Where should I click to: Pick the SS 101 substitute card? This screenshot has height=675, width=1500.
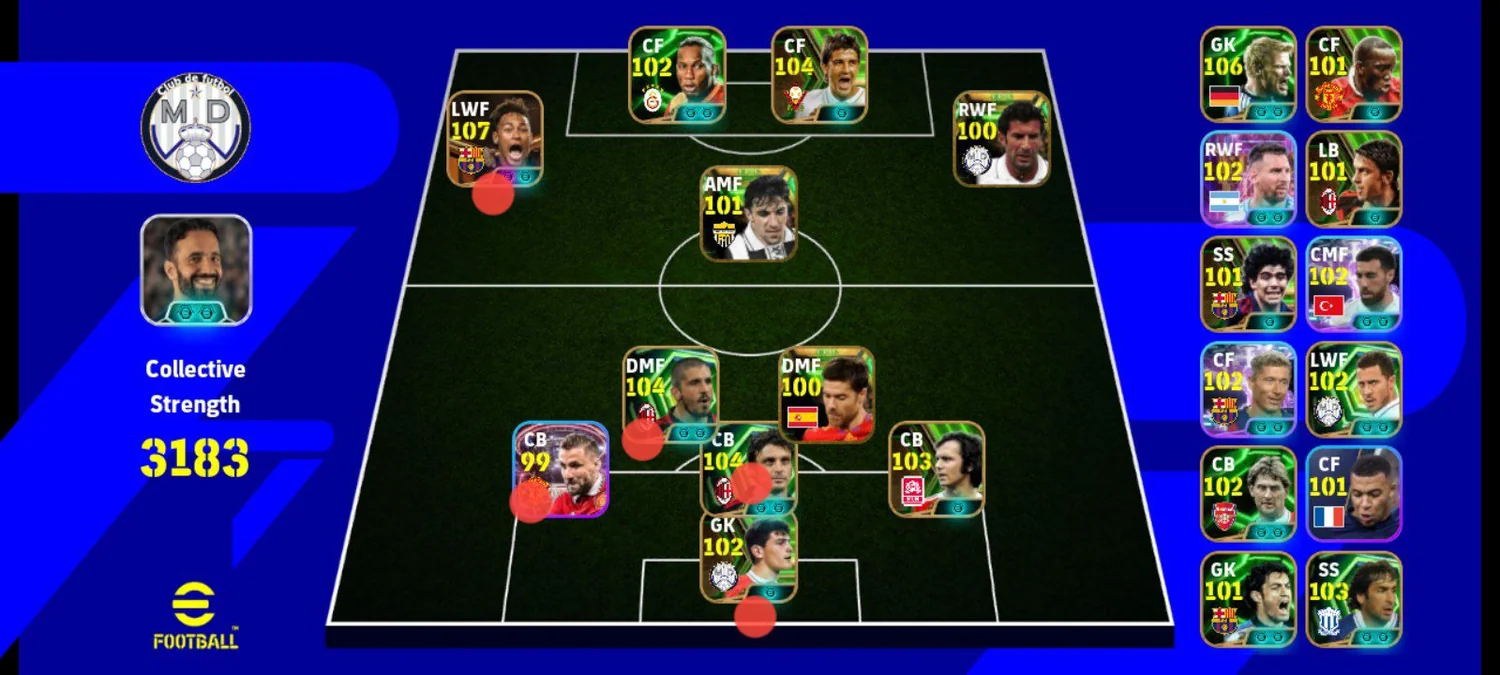(x=1248, y=284)
